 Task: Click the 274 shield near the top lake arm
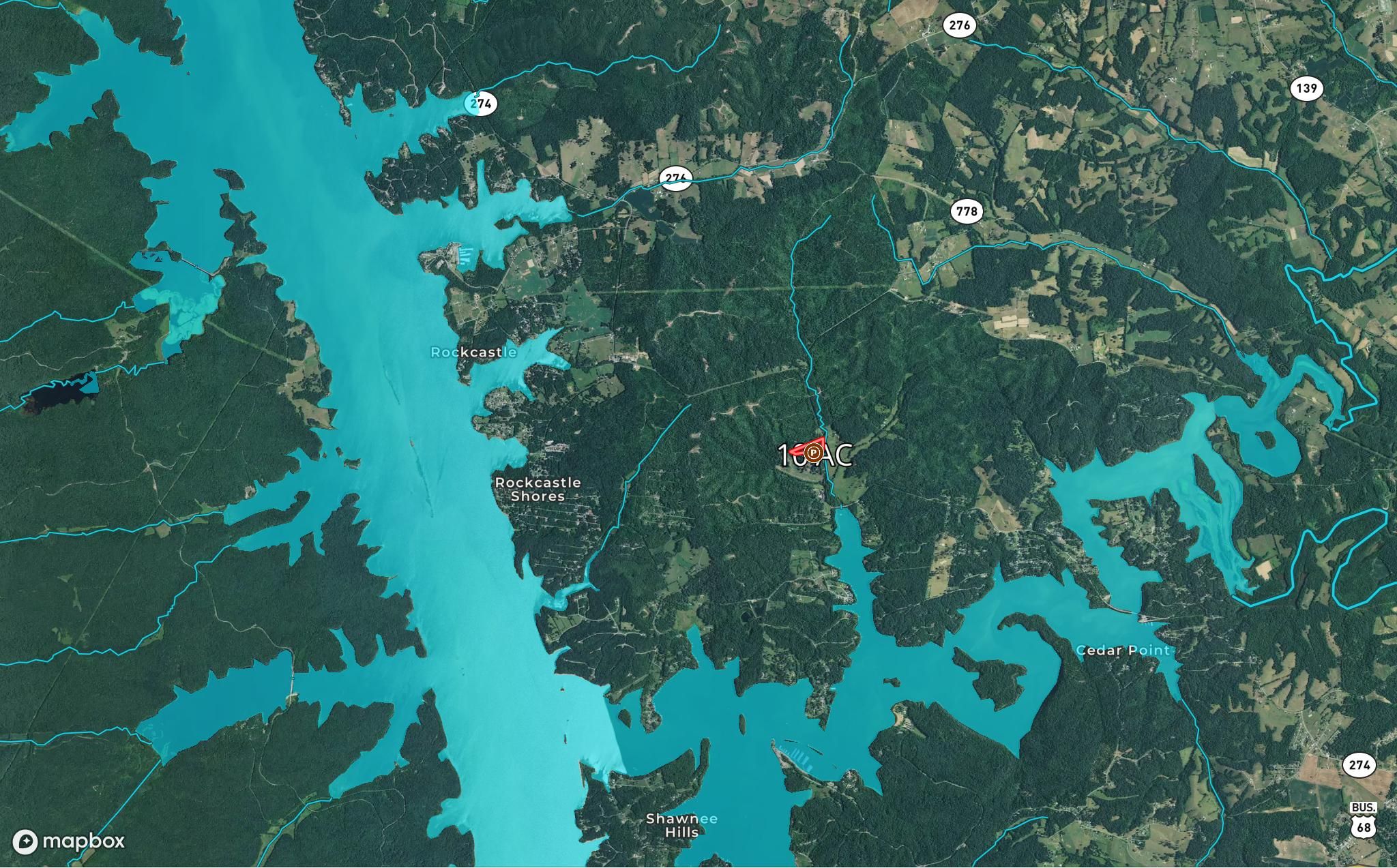pos(482,104)
